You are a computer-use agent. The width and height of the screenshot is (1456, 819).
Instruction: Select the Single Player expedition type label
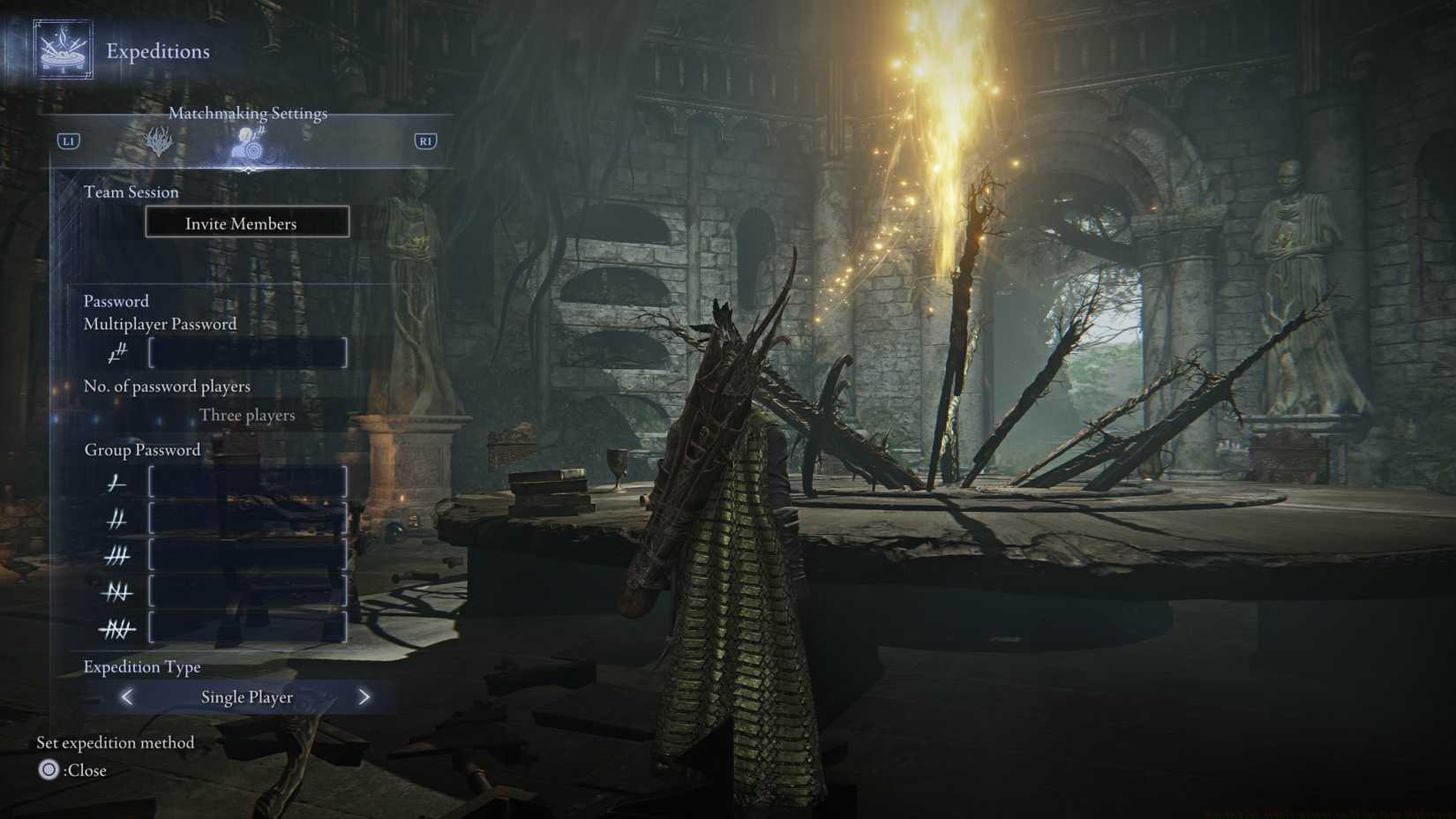(x=247, y=697)
